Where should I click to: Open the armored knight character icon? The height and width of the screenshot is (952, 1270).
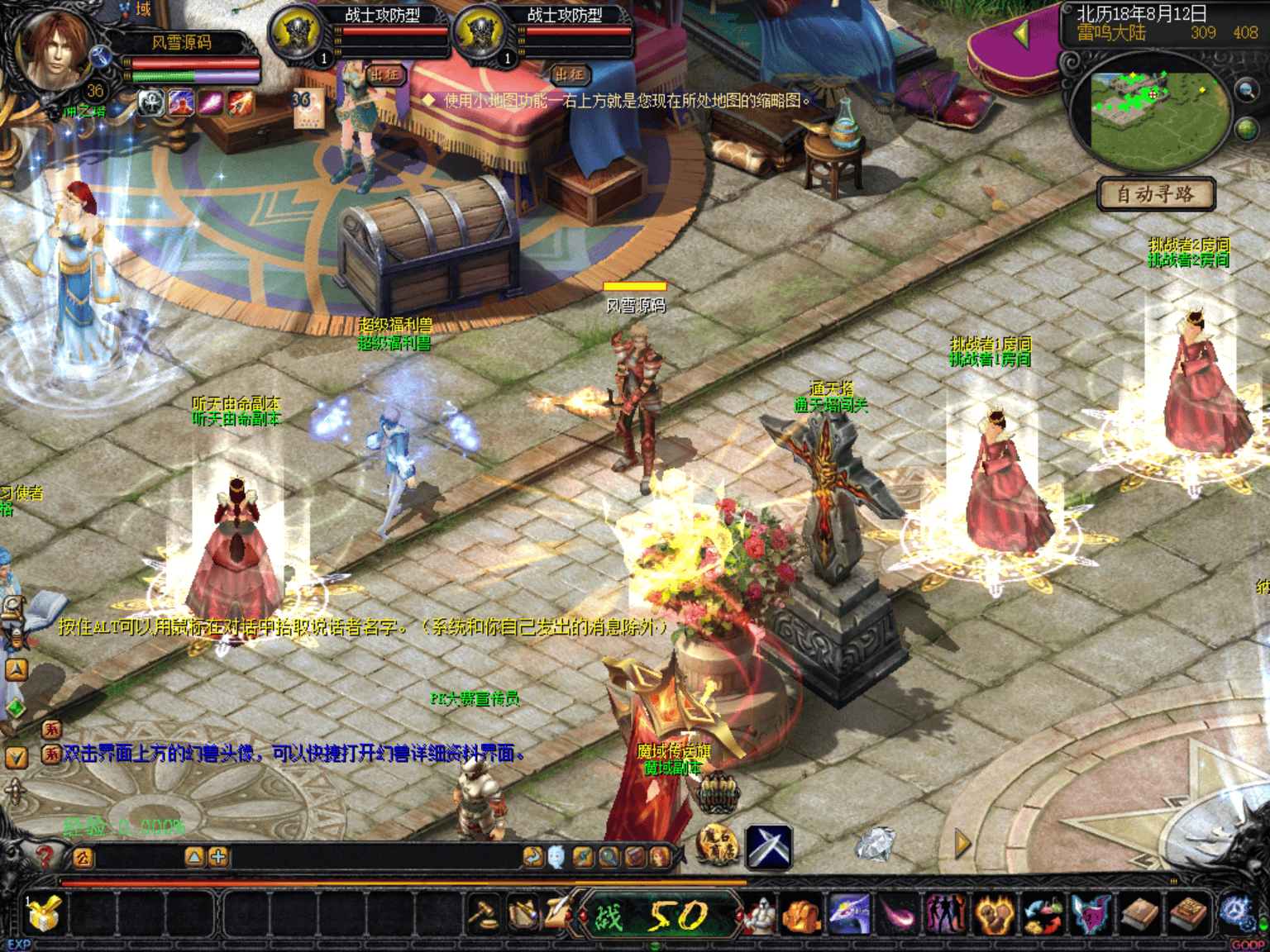[759, 915]
